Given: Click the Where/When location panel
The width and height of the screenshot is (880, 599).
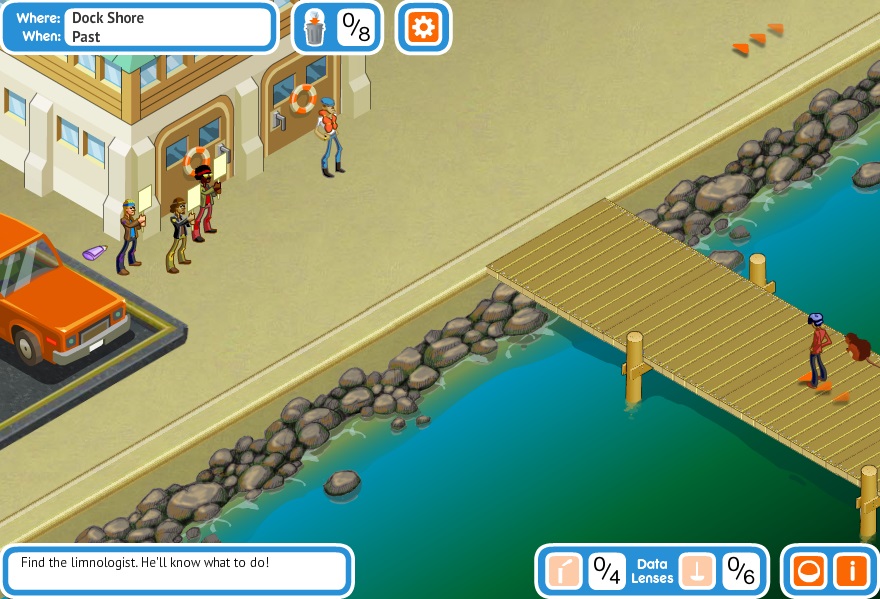Looking at the screenshot, I should pos(139,27).
